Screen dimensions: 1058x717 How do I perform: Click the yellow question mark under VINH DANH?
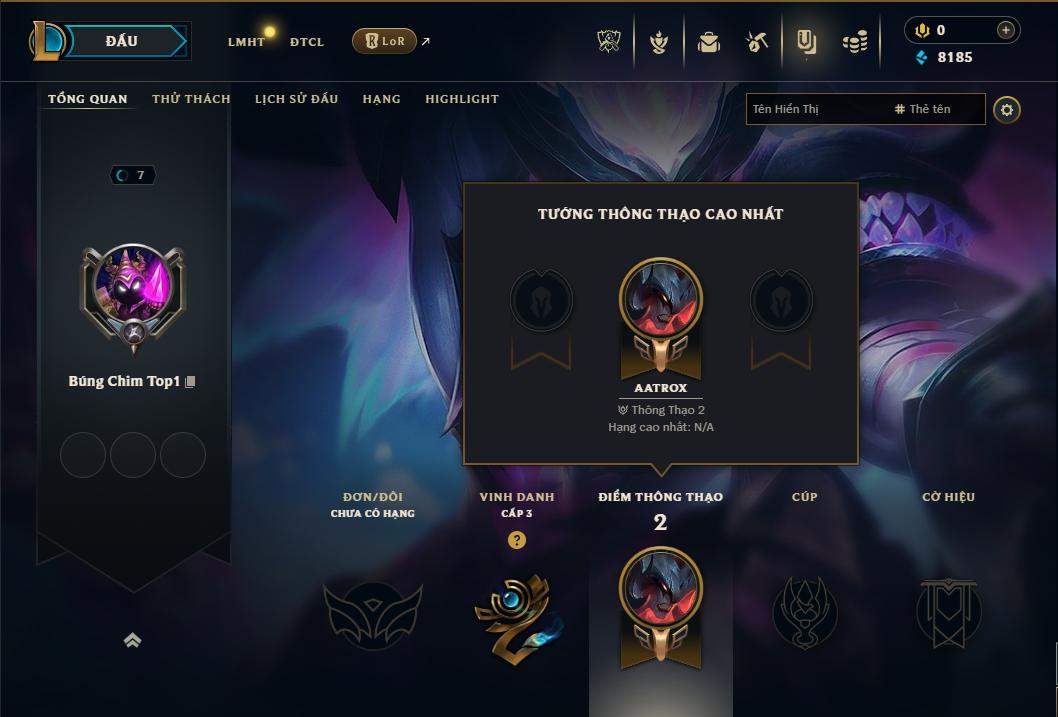click(x=516, y=540)
